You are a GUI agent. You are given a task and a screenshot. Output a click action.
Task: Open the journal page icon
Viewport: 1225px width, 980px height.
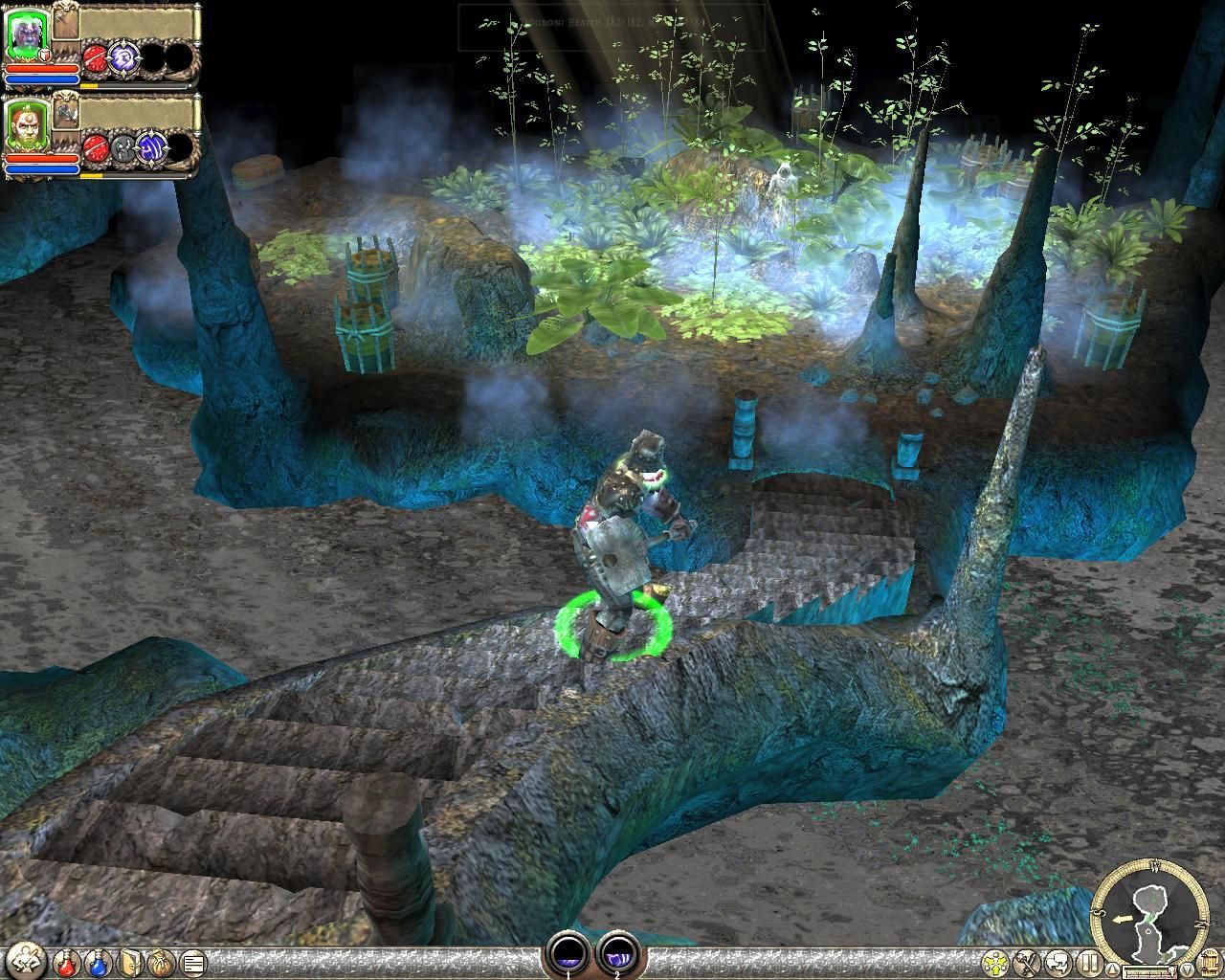[x=193, y=962]
